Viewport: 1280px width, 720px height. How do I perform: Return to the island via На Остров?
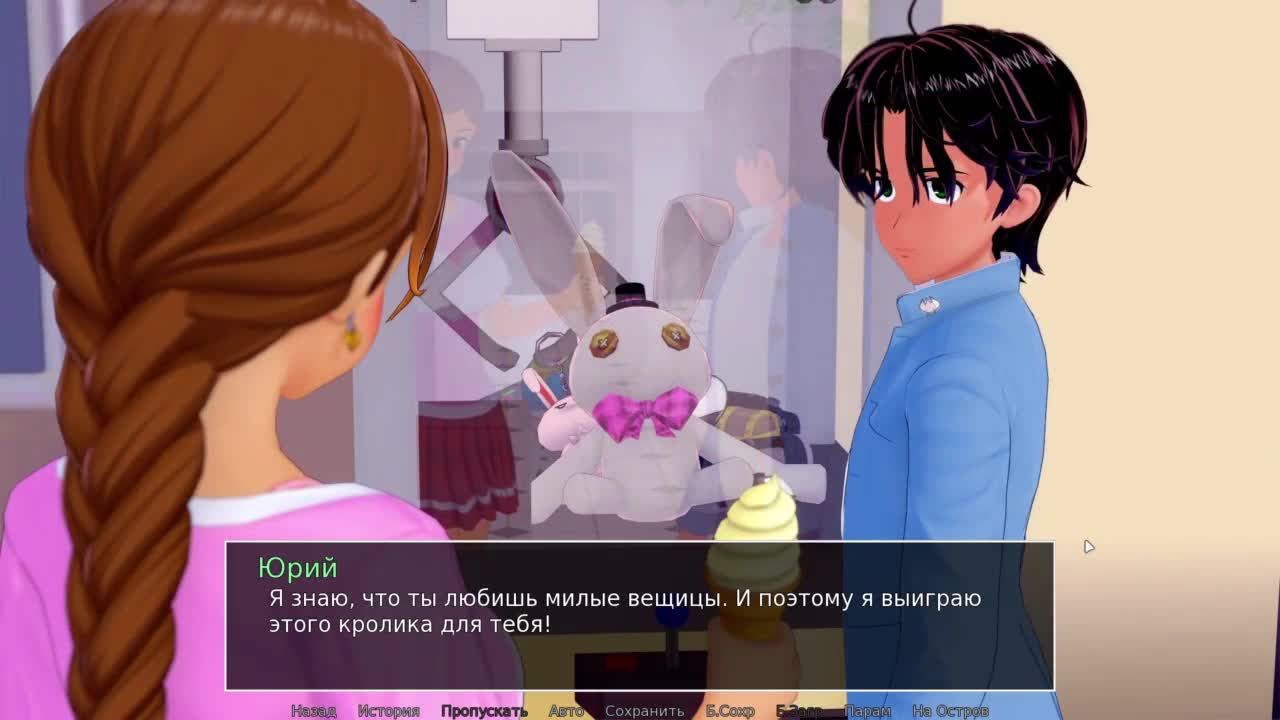coord(950,711)
